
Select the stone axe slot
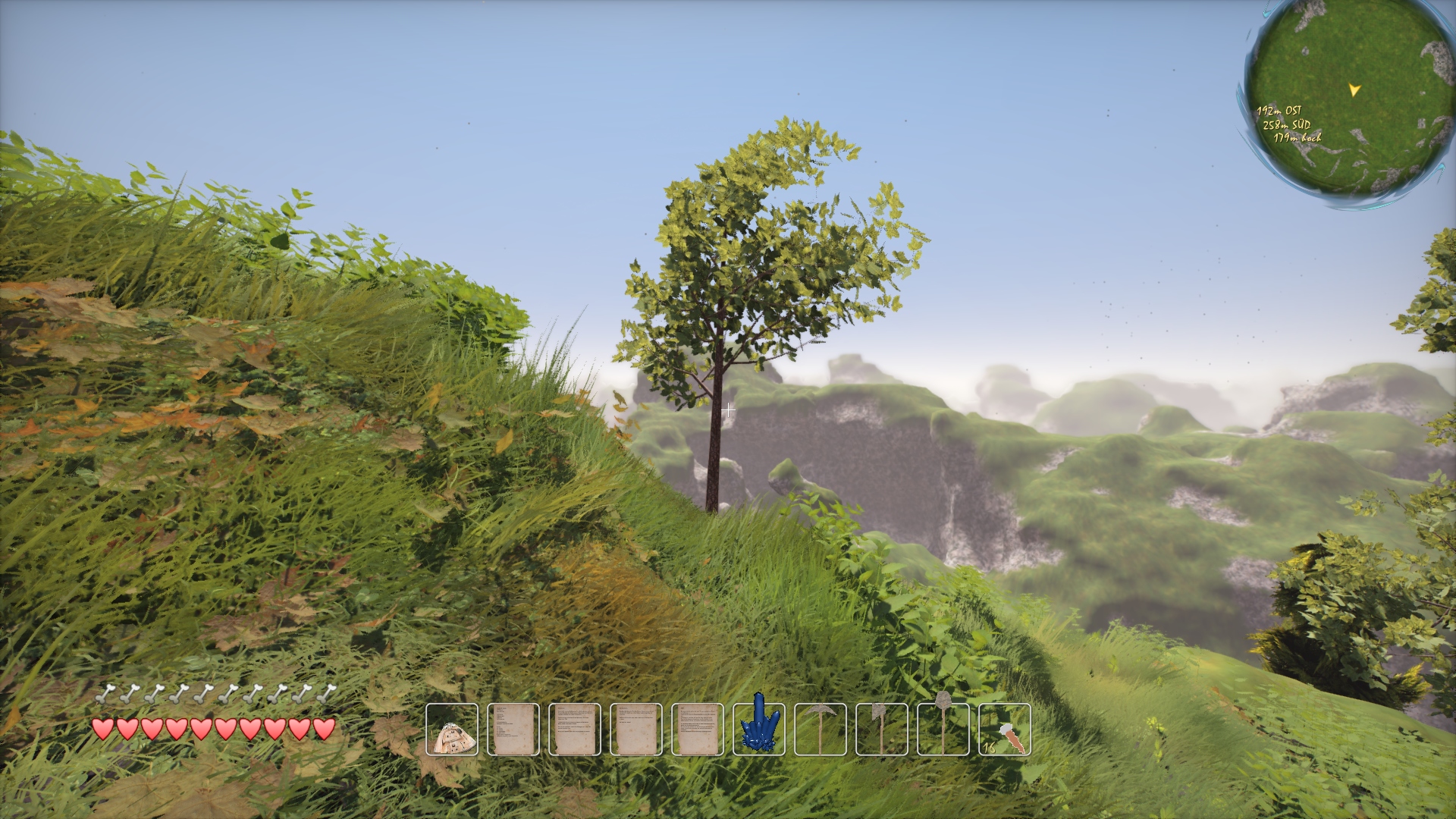coord(882,730)
